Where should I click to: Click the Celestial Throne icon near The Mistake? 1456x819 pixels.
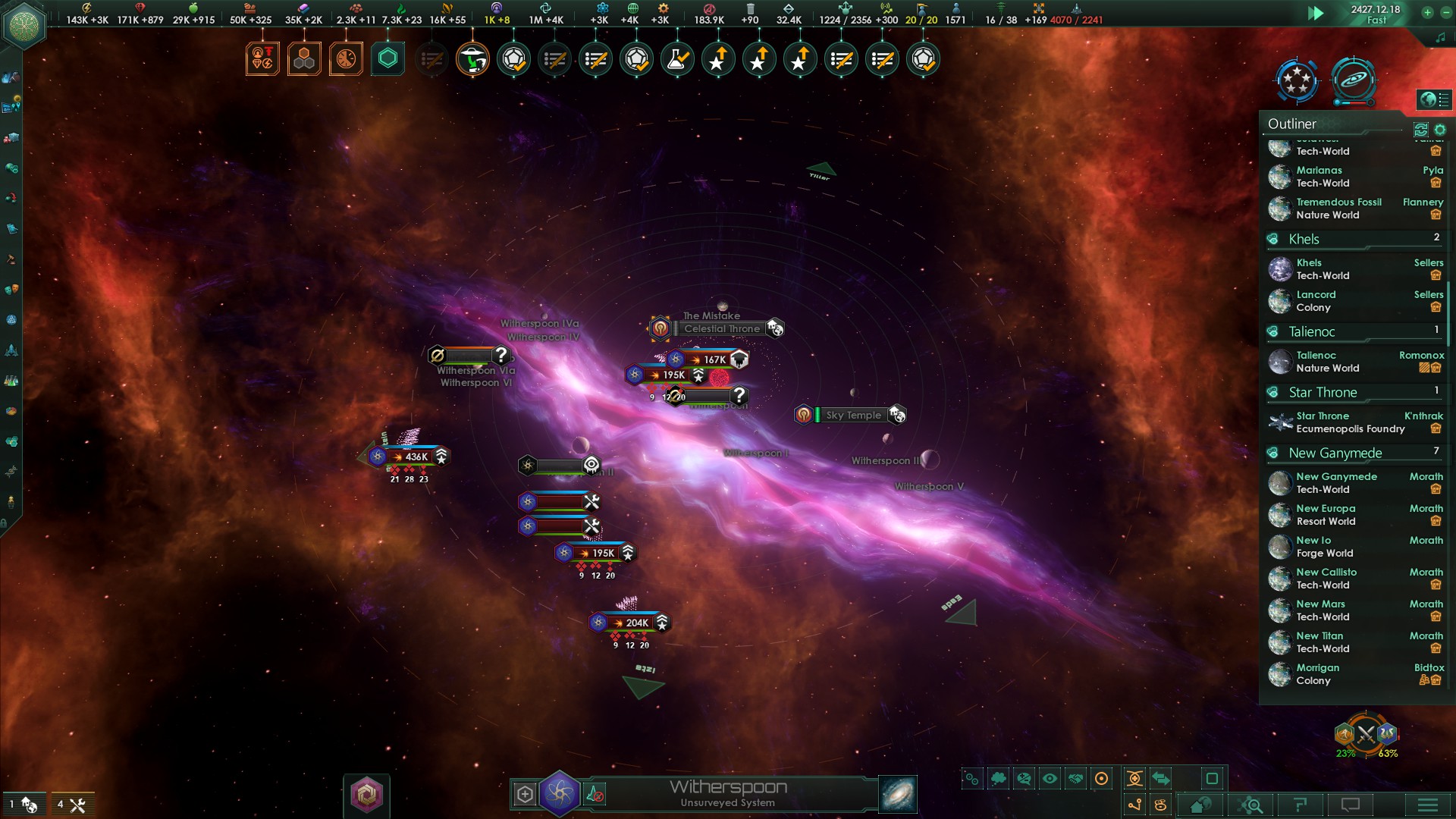tap(661, 328)
